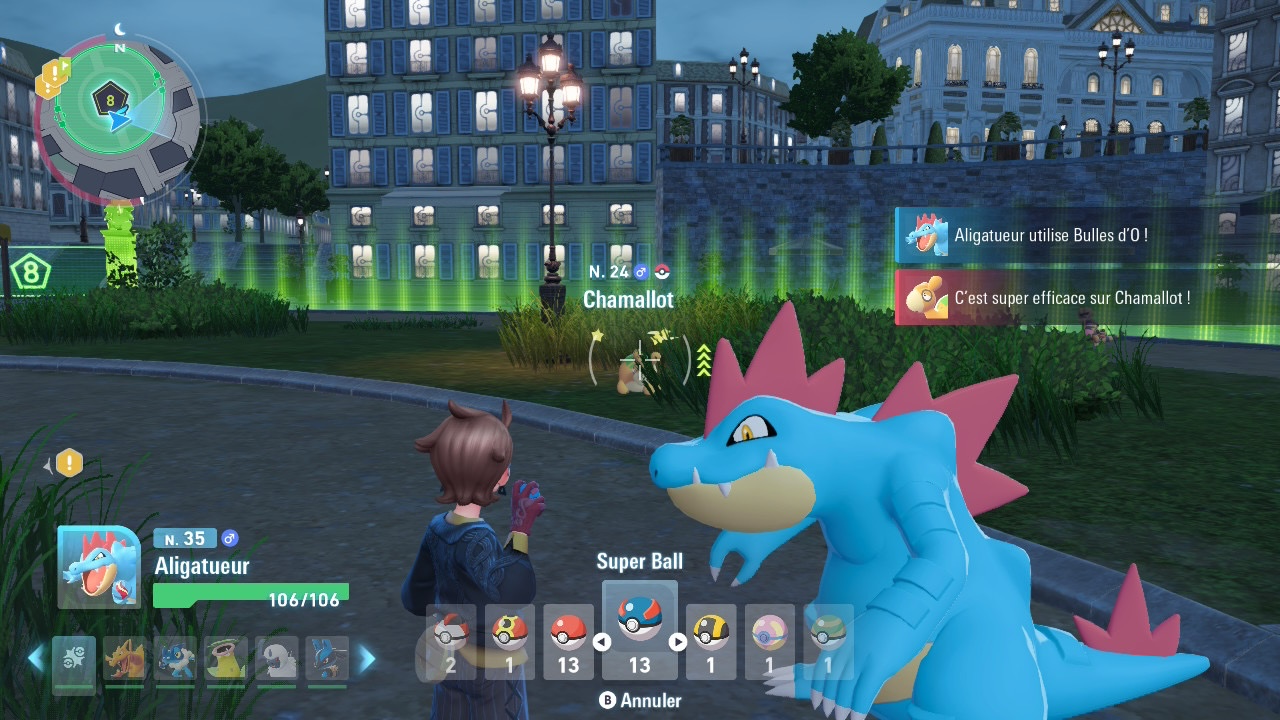The image size is (1280, 720).
Task: Switch to the Lucario party slot
Action: pyautogui.click(x=327, y=659)
